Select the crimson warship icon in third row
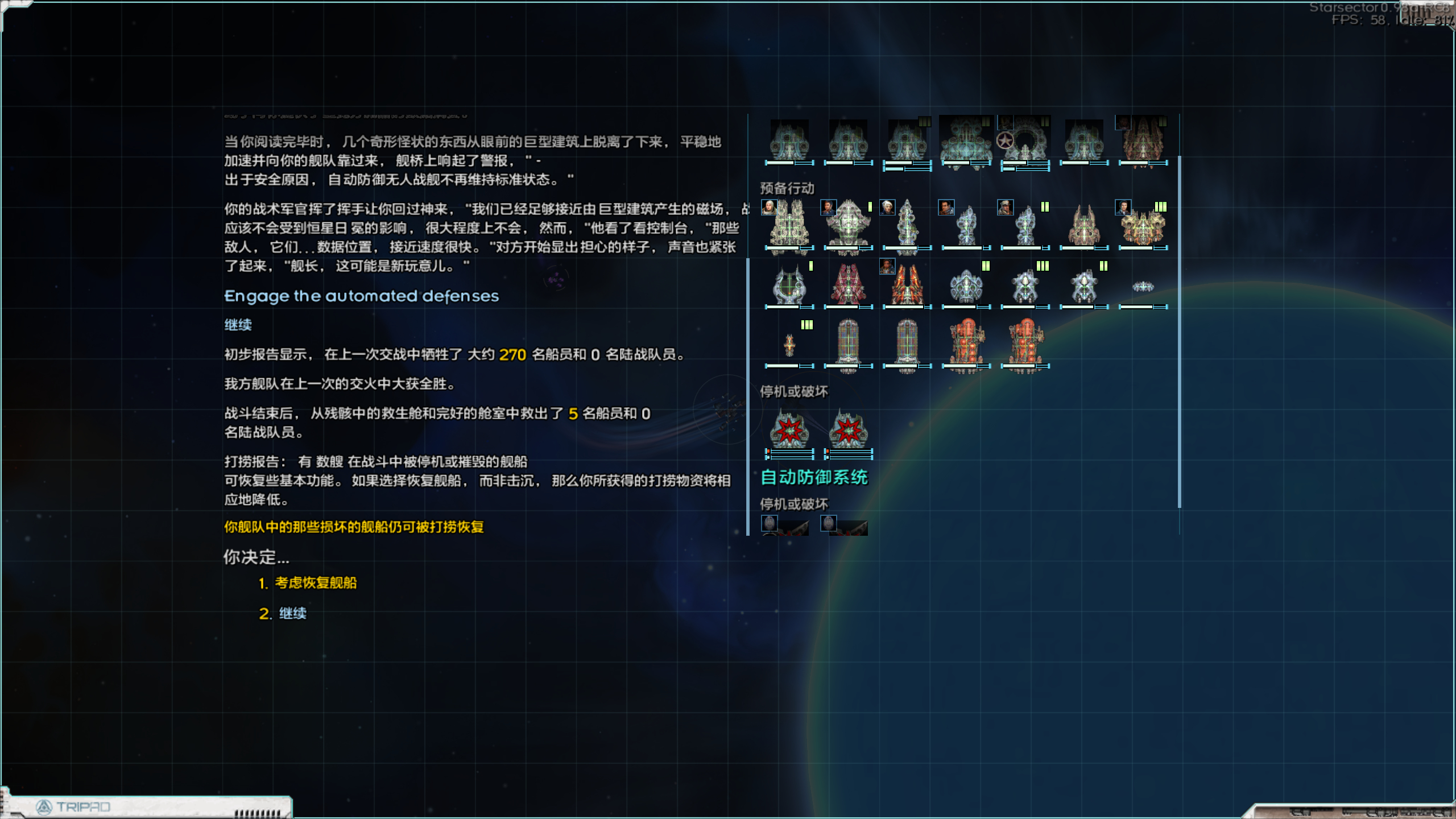1456x819 pixels. coord(848,284)
